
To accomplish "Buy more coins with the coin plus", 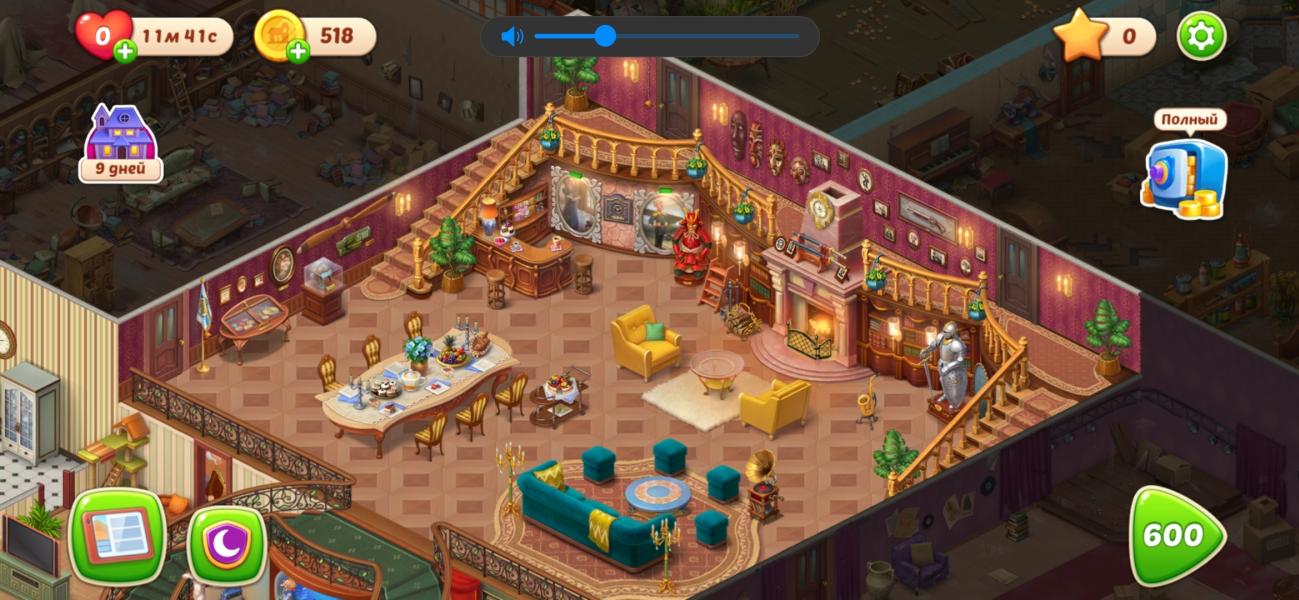I will (298, 52).
